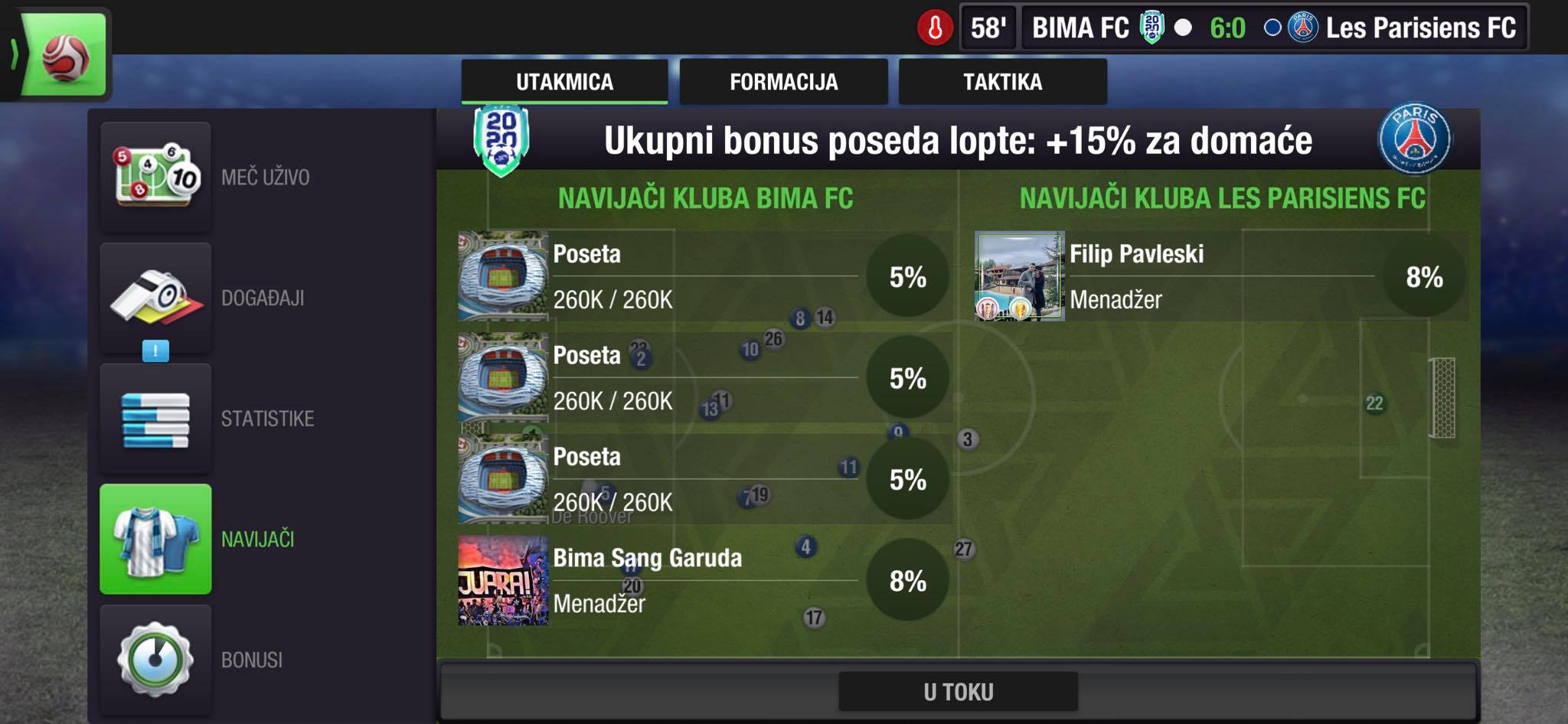Open the FORMACIJA tab

point(783,82)
